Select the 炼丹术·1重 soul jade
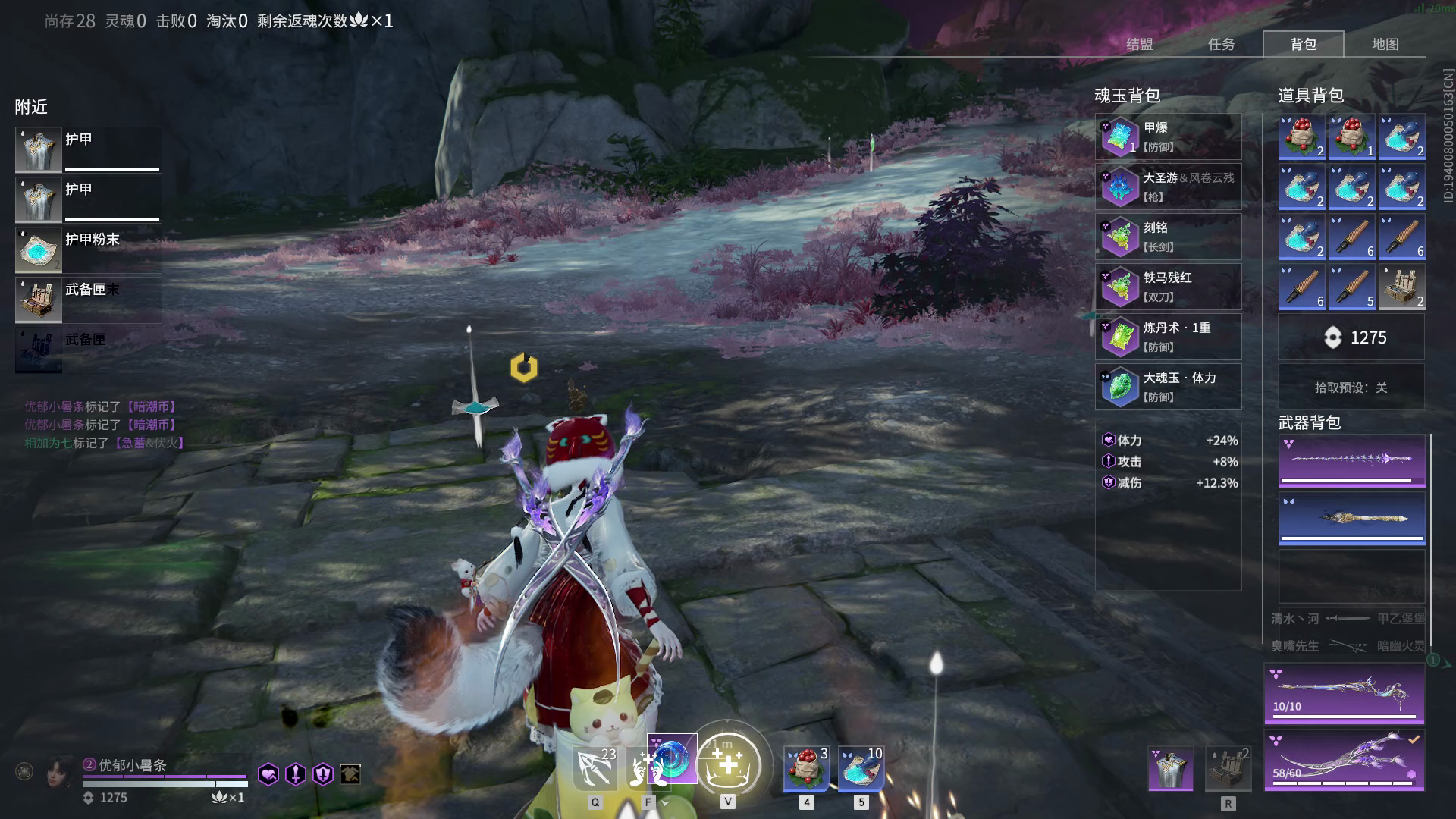This screenshot has height=819, width=1456. click(1168, 337)
